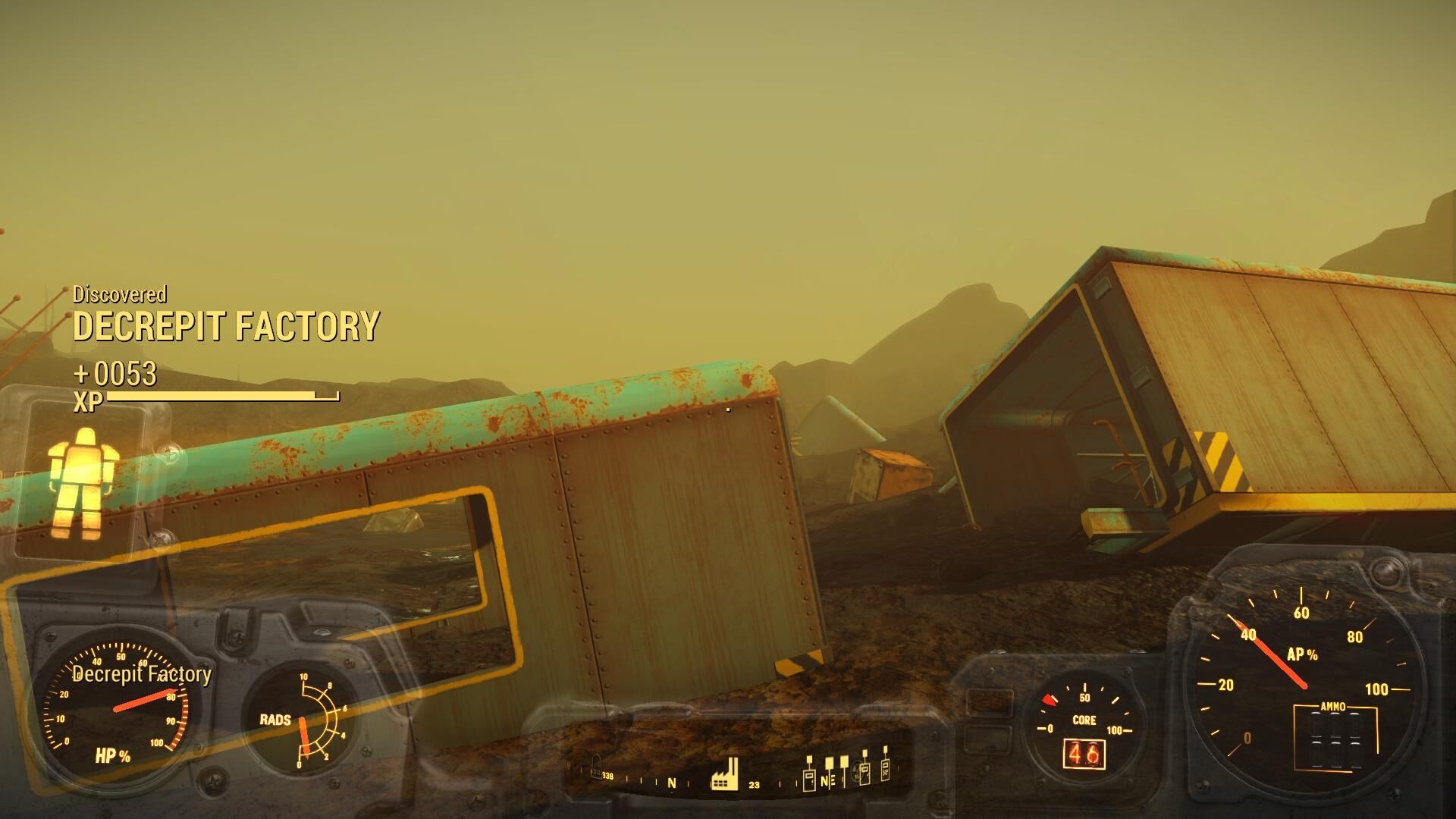Select the factory marker on the compass
The height and width of the screenshot is (819, 1456).
click(724, 774)
